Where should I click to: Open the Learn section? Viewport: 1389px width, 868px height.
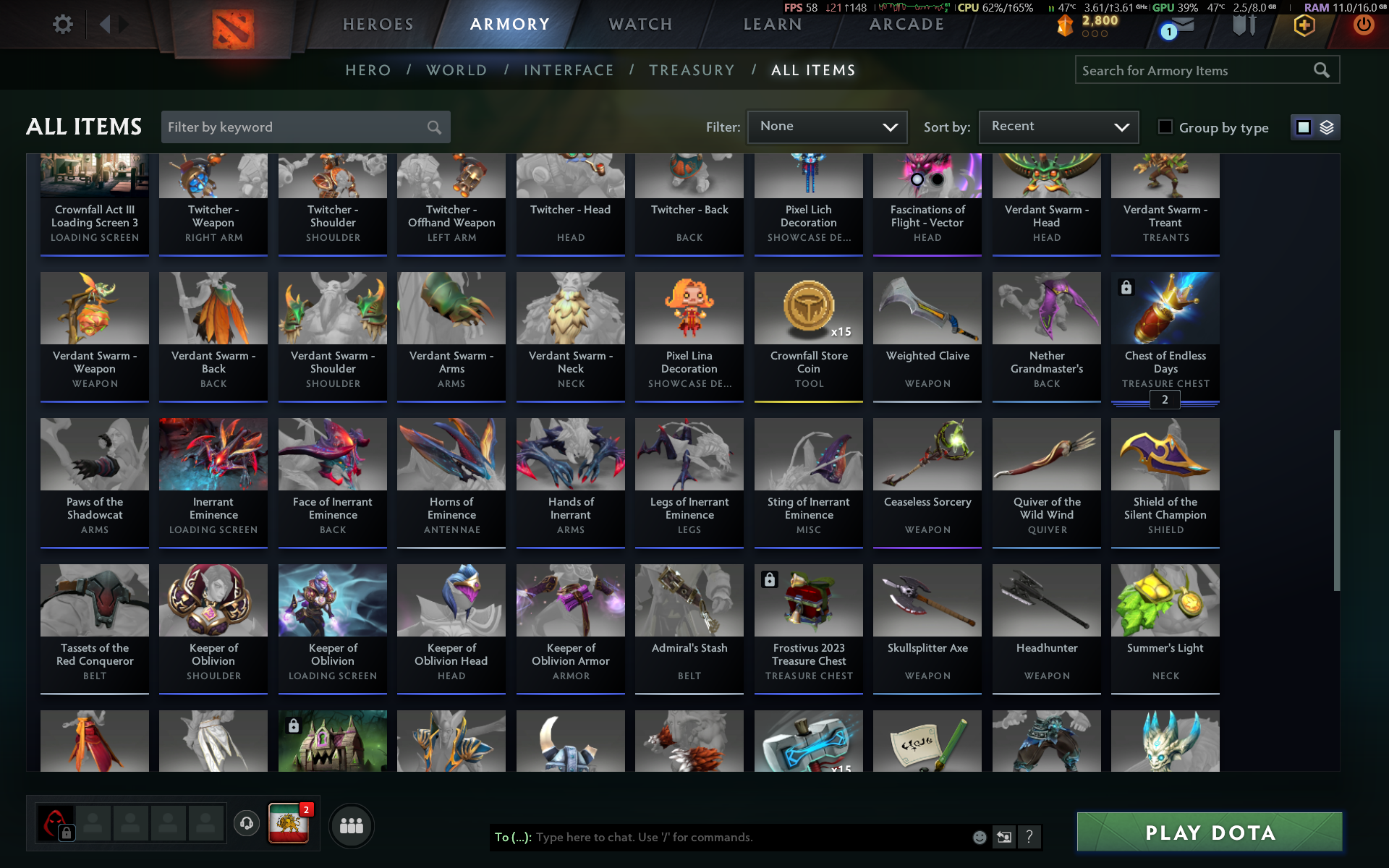pos(773,25)
